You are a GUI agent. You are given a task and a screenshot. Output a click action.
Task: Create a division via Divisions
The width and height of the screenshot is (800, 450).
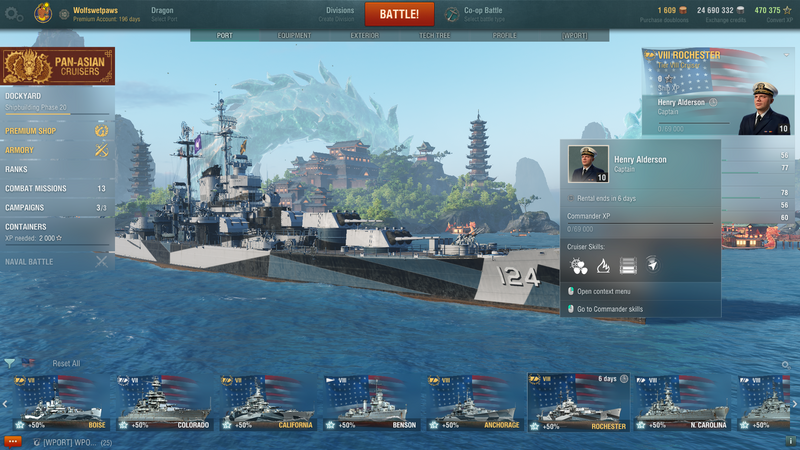tap(340, 14)
